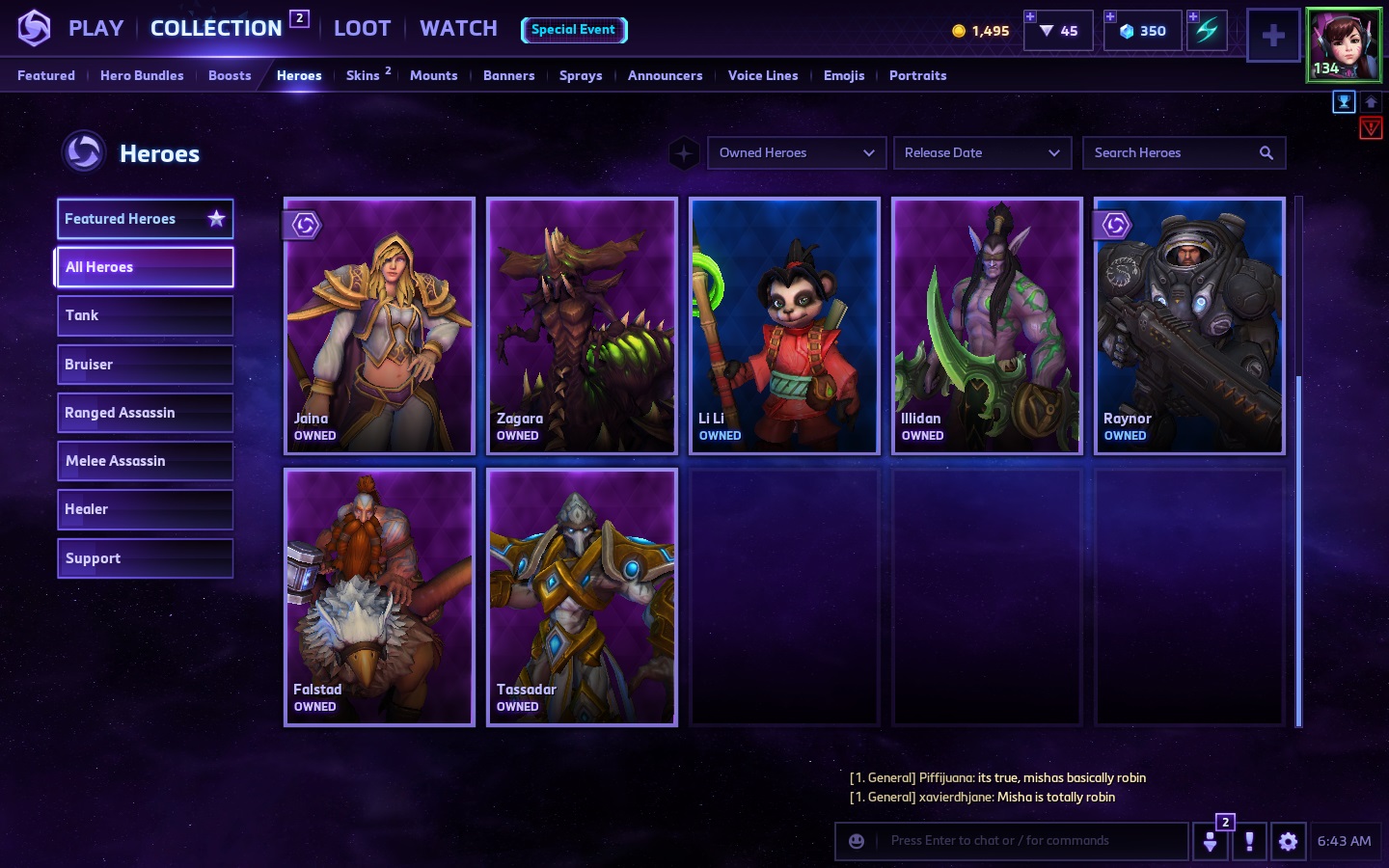The height and width of the screenshot is (868, 1389).
Task: Pick the Tassadar hero card
Action: (582, 597)
